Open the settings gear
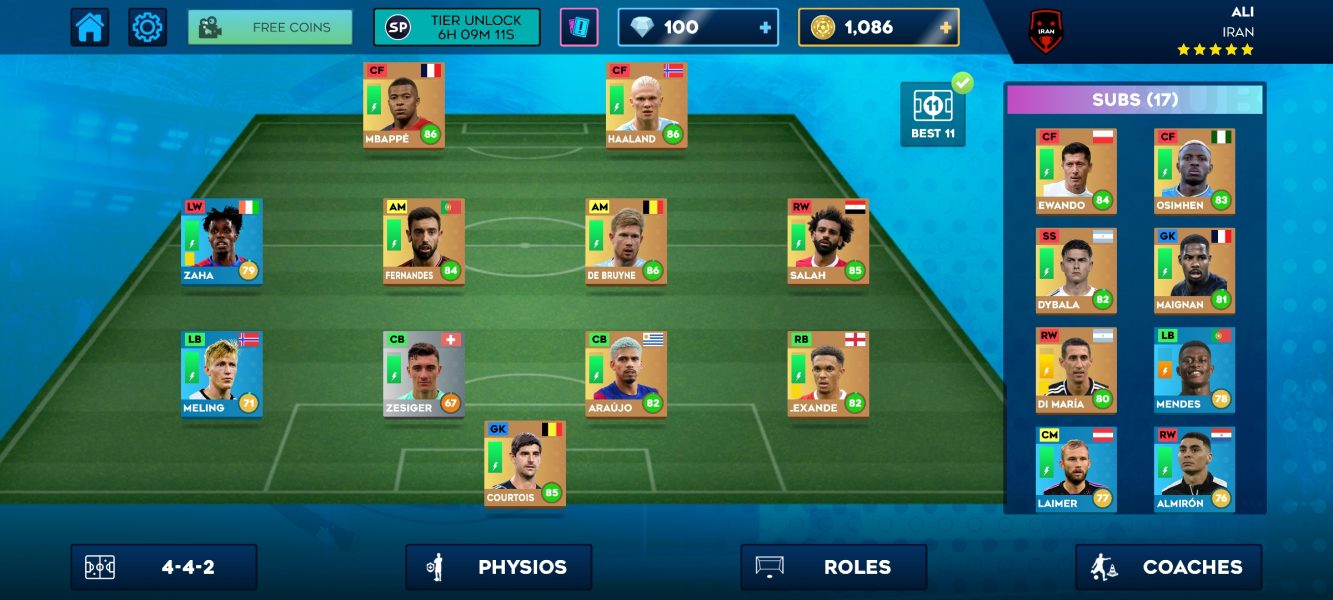Image resolution: width=1333 pixels, height=600 pixels. (147, 27)
